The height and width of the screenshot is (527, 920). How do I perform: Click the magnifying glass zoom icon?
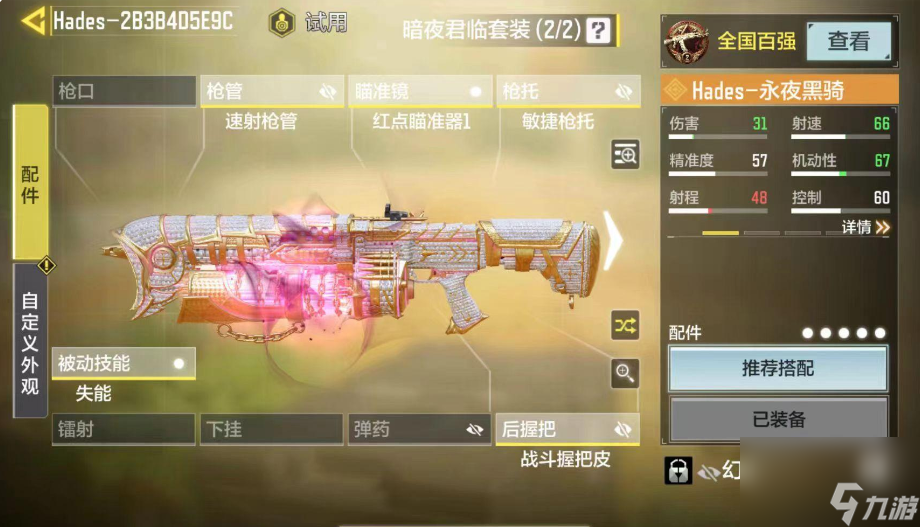(x=625, y=374)
